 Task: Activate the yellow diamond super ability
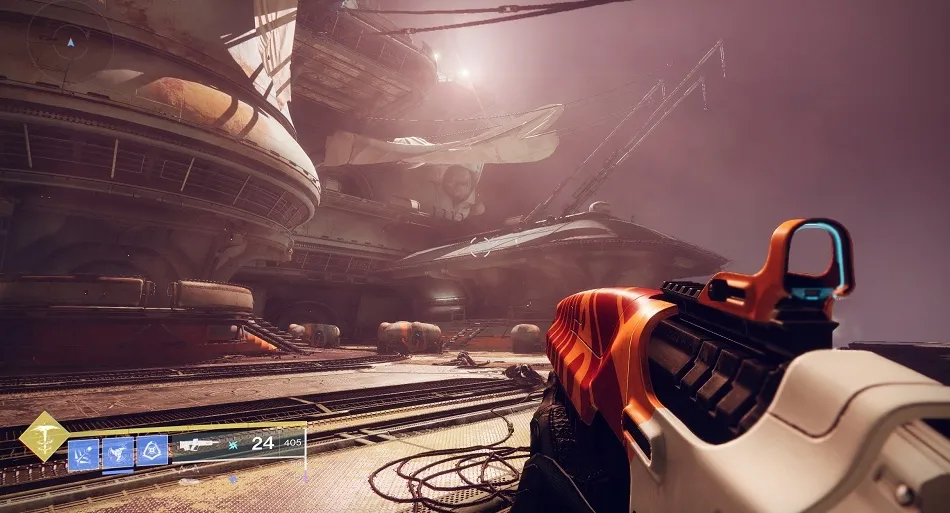[44, 437]
